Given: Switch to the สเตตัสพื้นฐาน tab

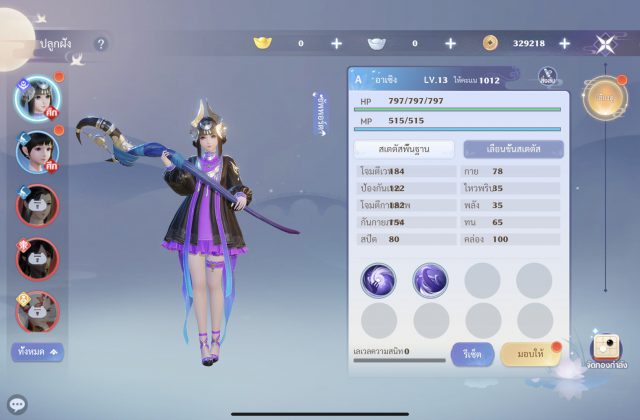Looking at the screenshot, I should pos(403,148).
